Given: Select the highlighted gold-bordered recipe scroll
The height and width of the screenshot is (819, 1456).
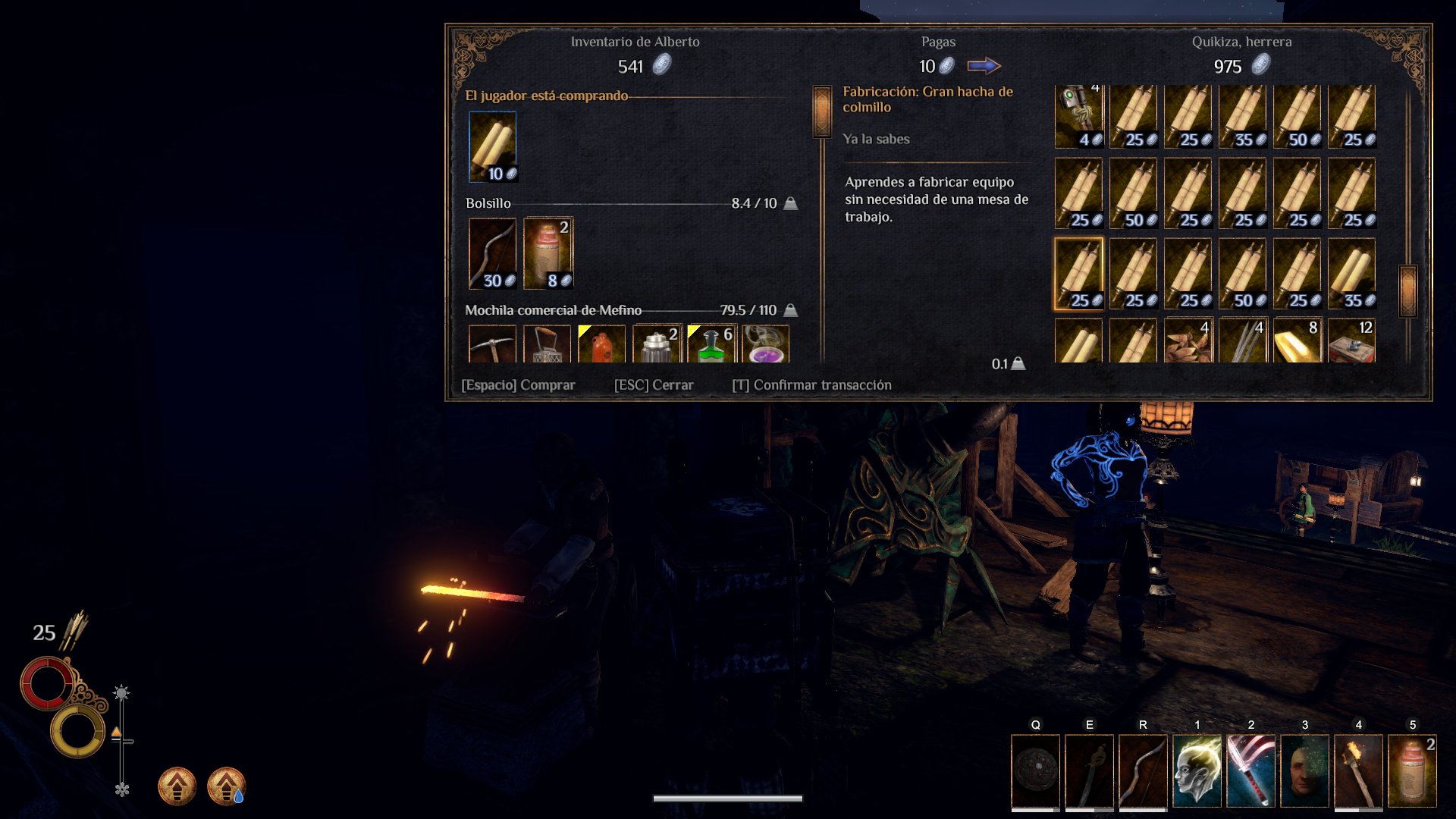Looking at the screenshot, I should click(1078, 274).
